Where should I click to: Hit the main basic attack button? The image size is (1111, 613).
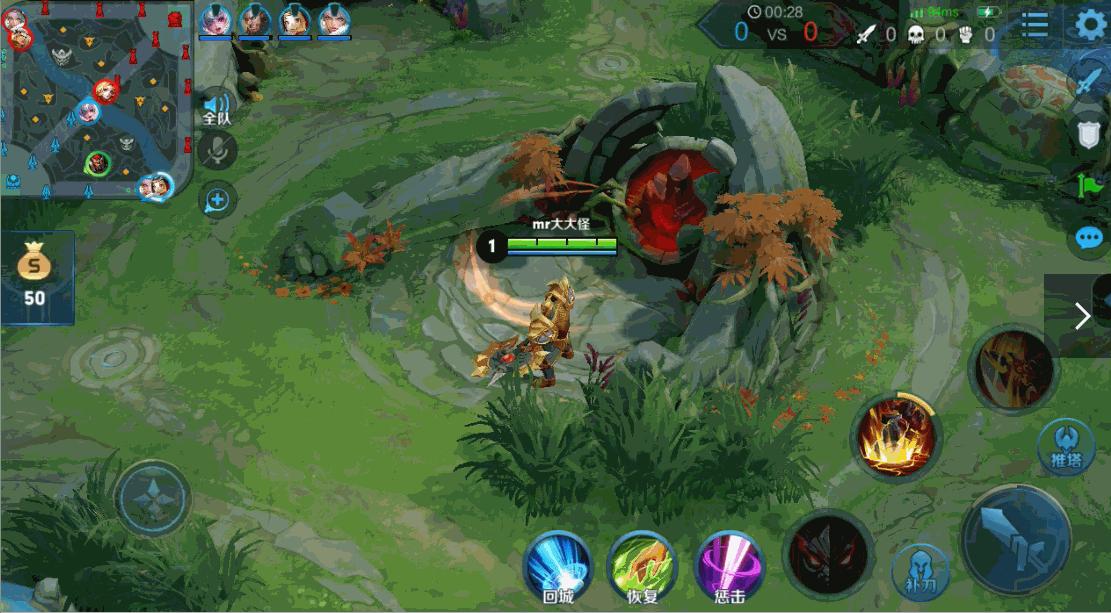click(x=1015, y=540)
